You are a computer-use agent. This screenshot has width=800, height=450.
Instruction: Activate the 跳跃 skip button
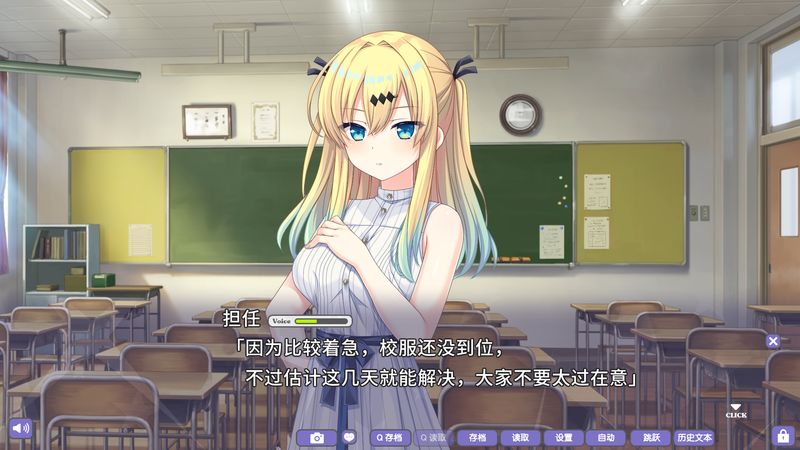click(651, 437)
